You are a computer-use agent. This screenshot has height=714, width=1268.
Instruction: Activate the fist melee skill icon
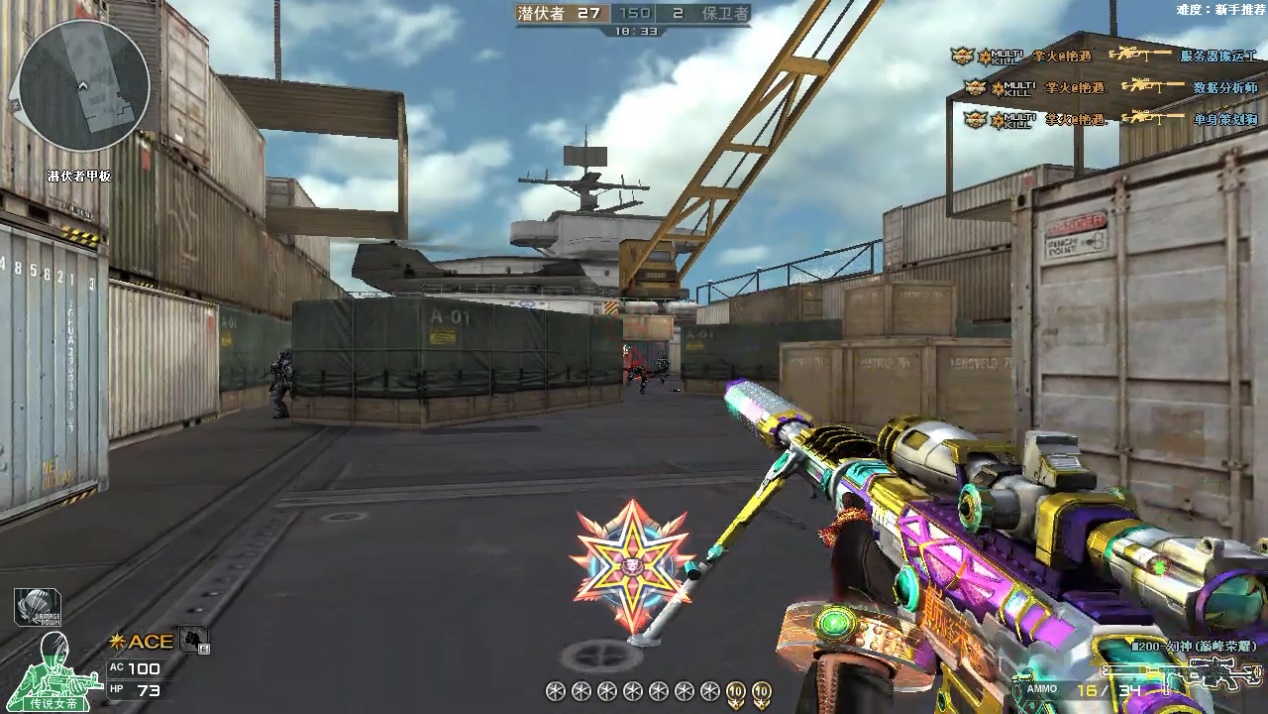[194, 639]
